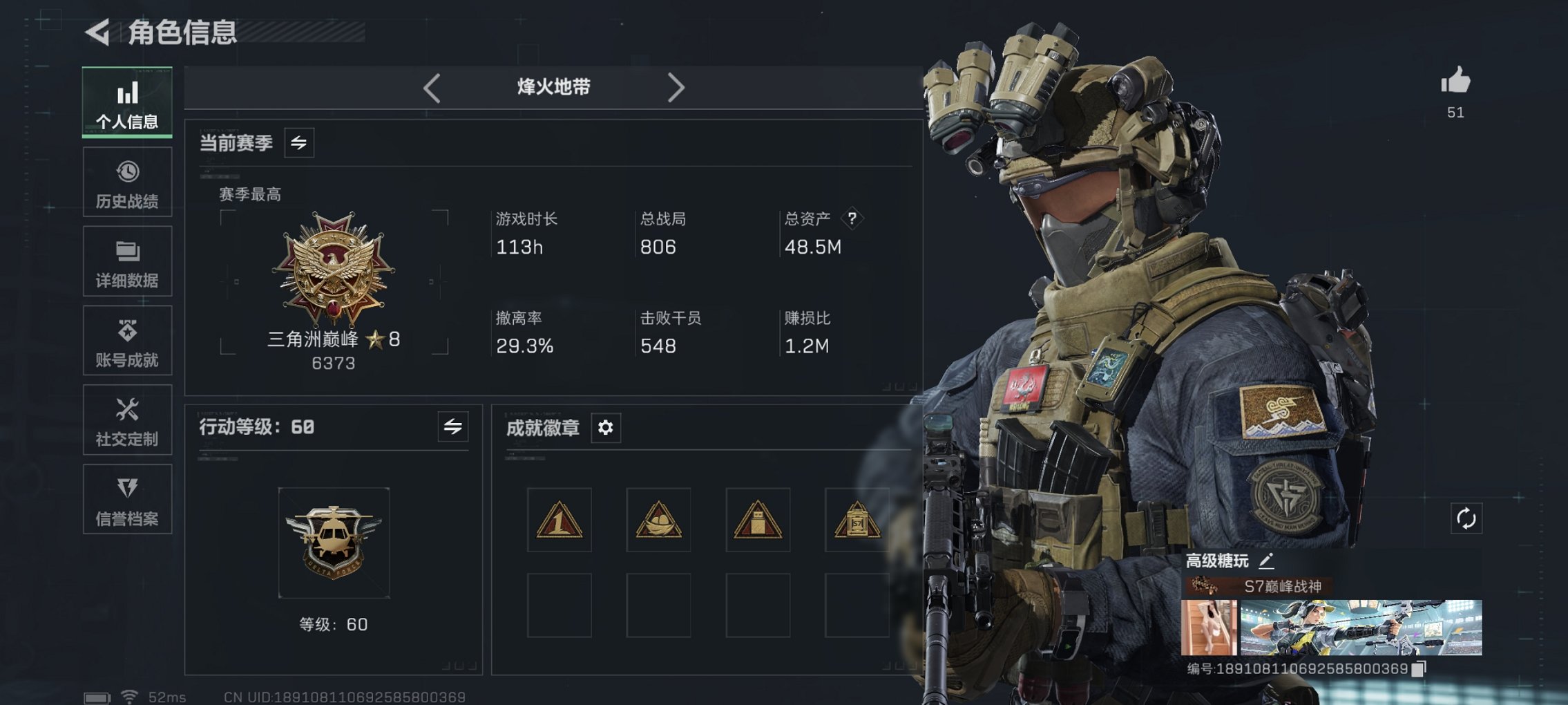Switch to the 烽火地带 mode title
This screenshot has width=1568, height=705.
tap(553, 87)
